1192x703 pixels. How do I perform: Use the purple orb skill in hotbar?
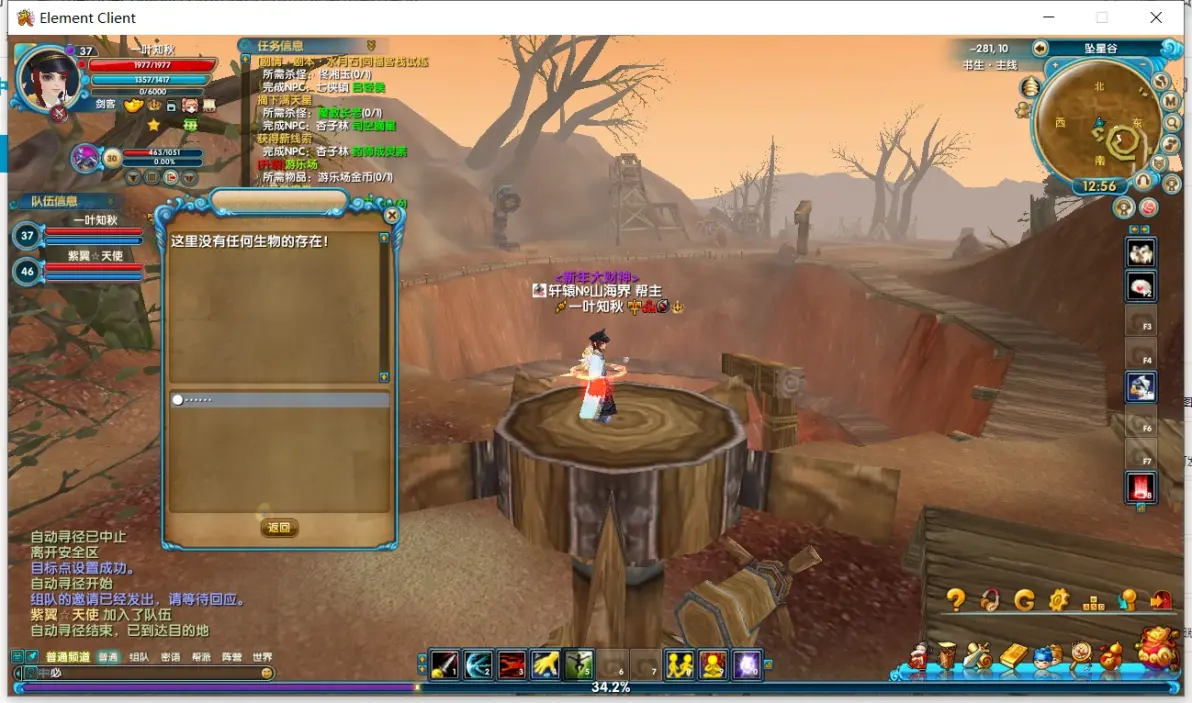click(x=747, y=665)
